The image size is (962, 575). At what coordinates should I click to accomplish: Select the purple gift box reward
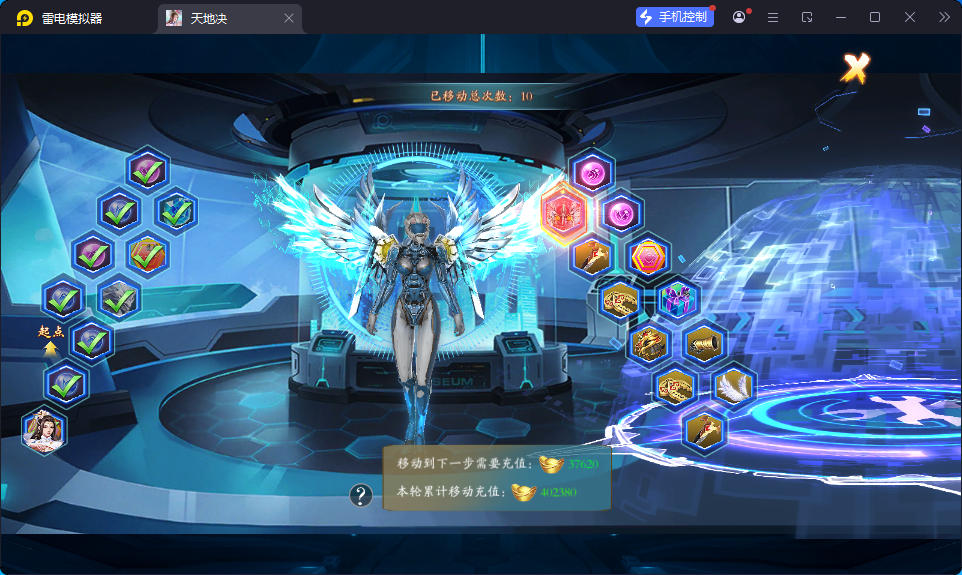click(678, 299)
